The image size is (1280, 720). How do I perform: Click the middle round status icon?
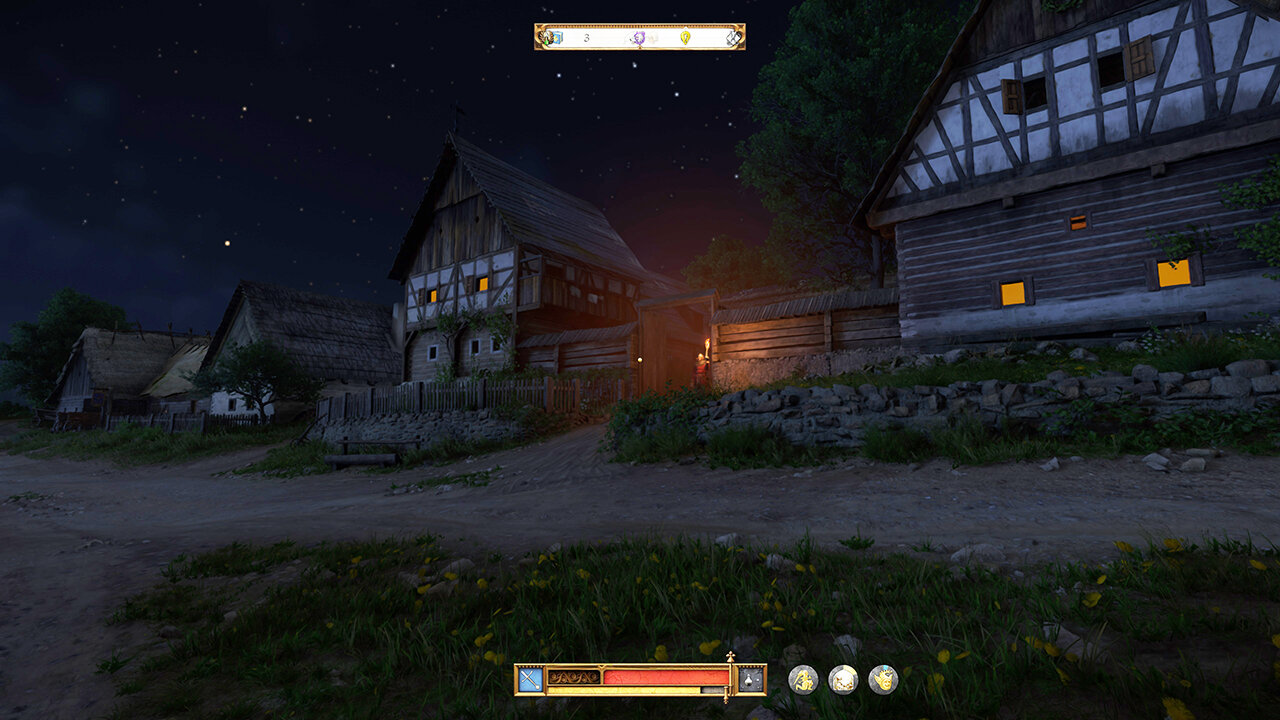pyautogui.click(x=843, y=680)
